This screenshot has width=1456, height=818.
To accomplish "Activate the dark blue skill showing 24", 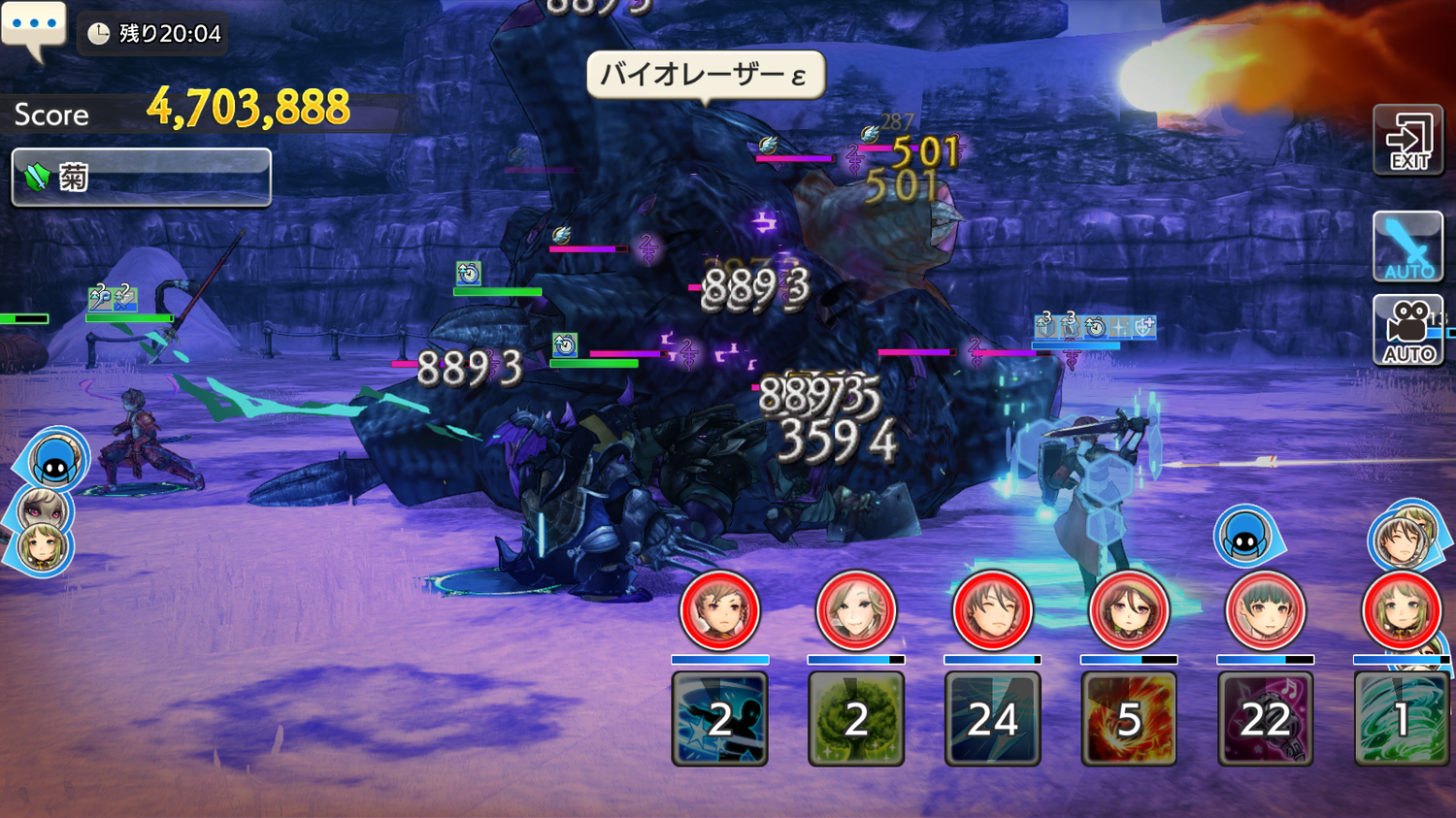I will [992, 719].
